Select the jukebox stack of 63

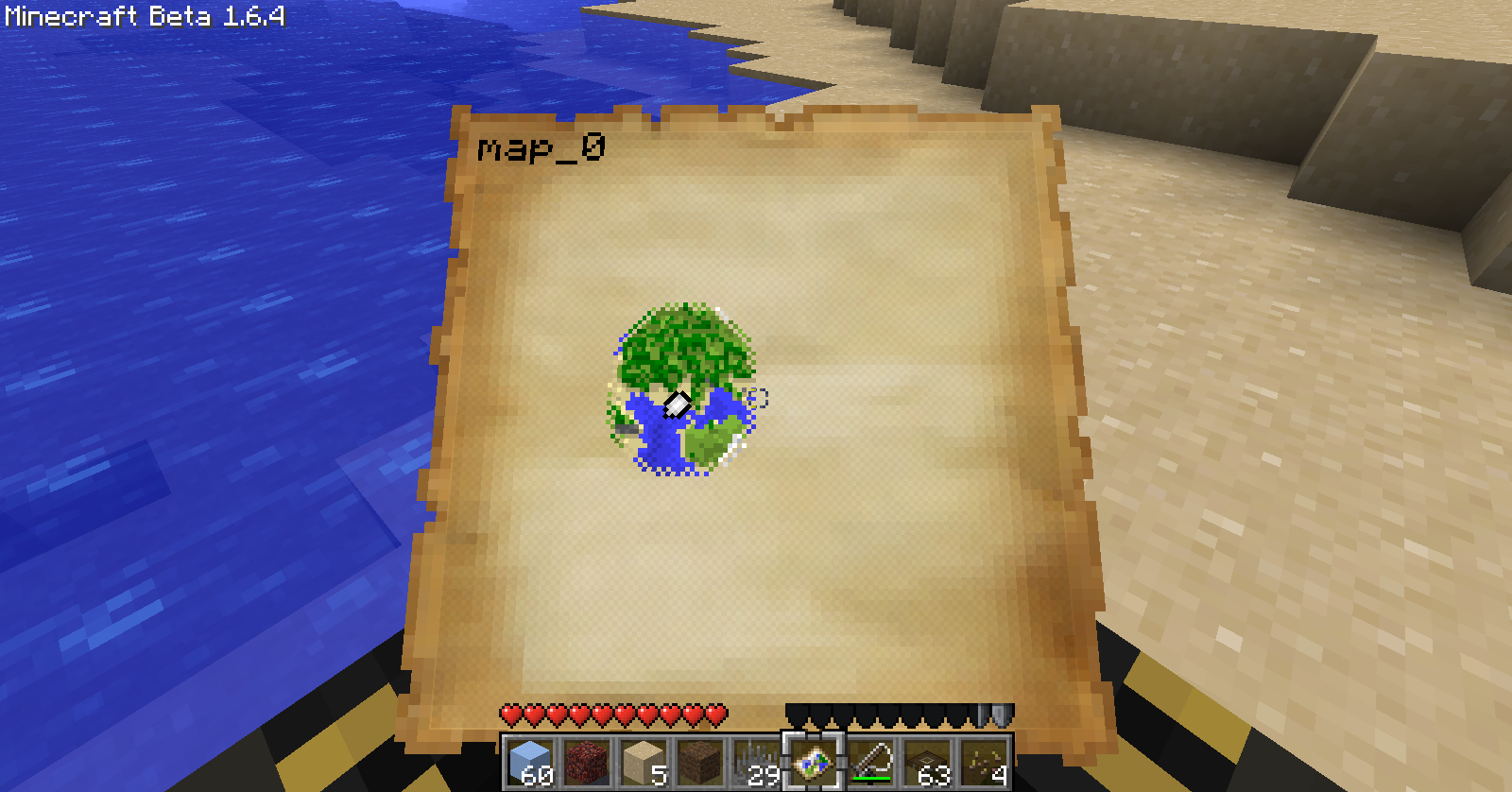click(x=930, y=766)
